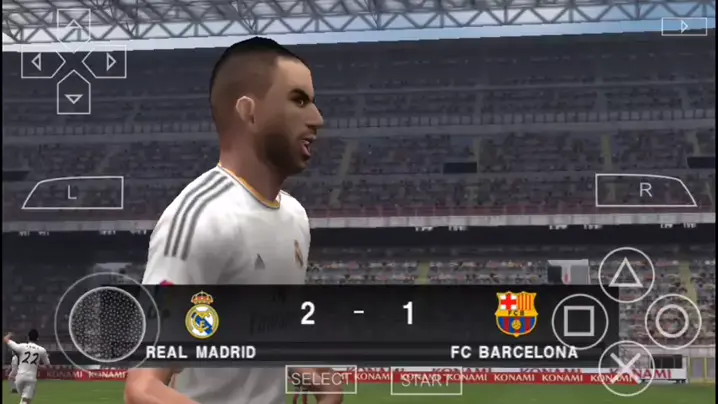Image resolution: width=718 pixels, height=404 pixels.
Task: Tap the D-pad up arrow
Action: pos(74,26)
